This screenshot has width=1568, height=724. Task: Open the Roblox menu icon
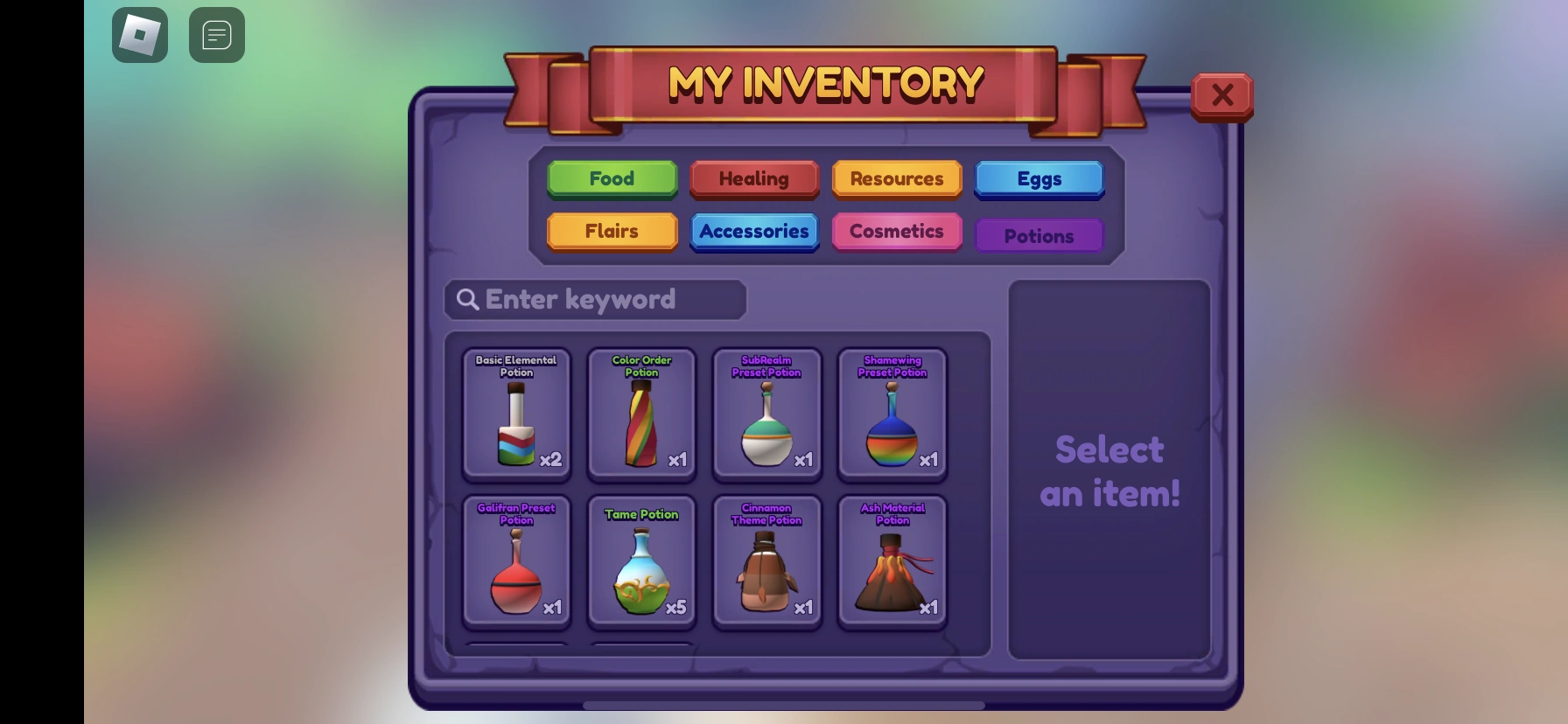[x=139, y=35]
